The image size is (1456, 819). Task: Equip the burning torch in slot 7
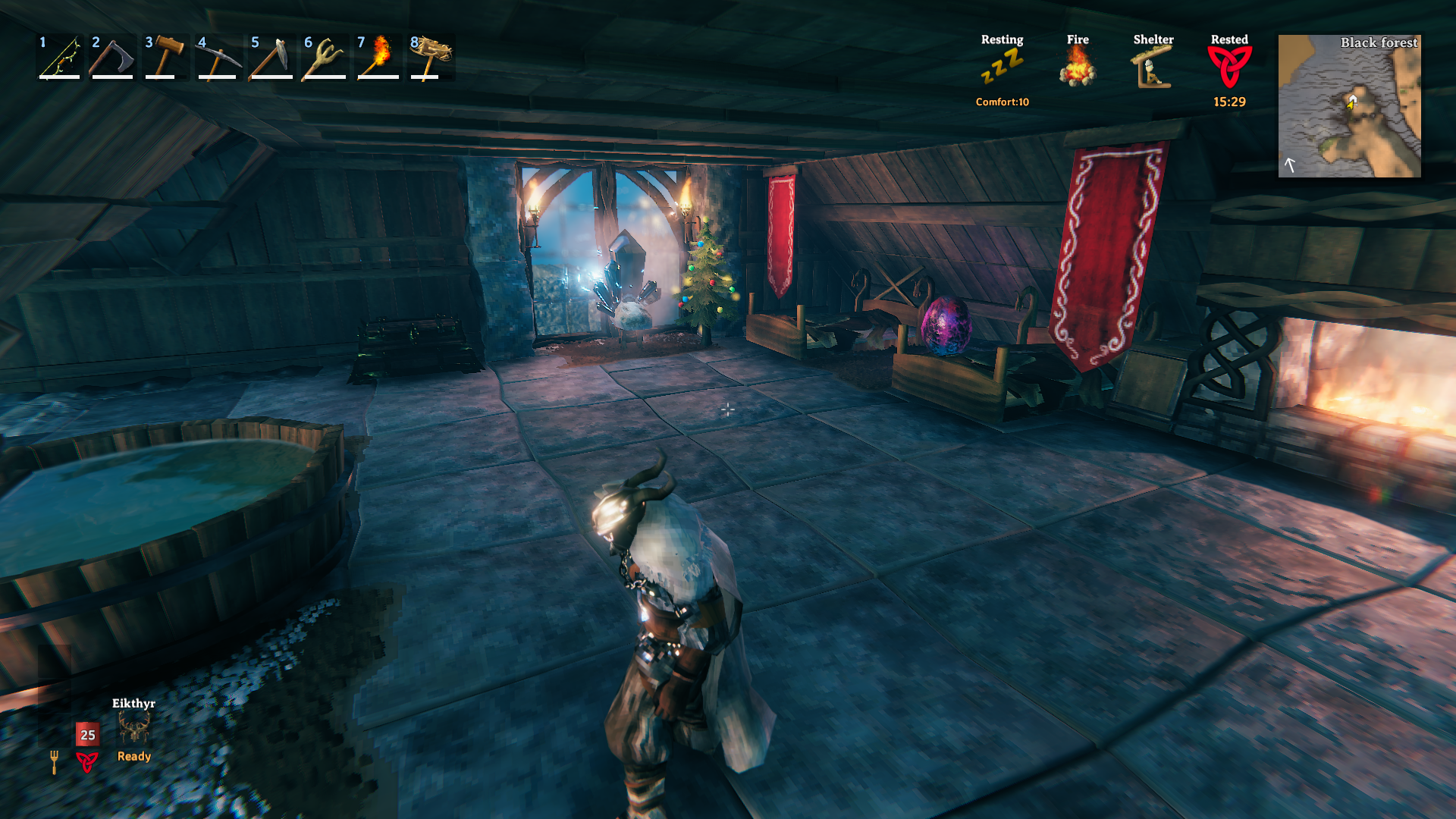(378, 57)
